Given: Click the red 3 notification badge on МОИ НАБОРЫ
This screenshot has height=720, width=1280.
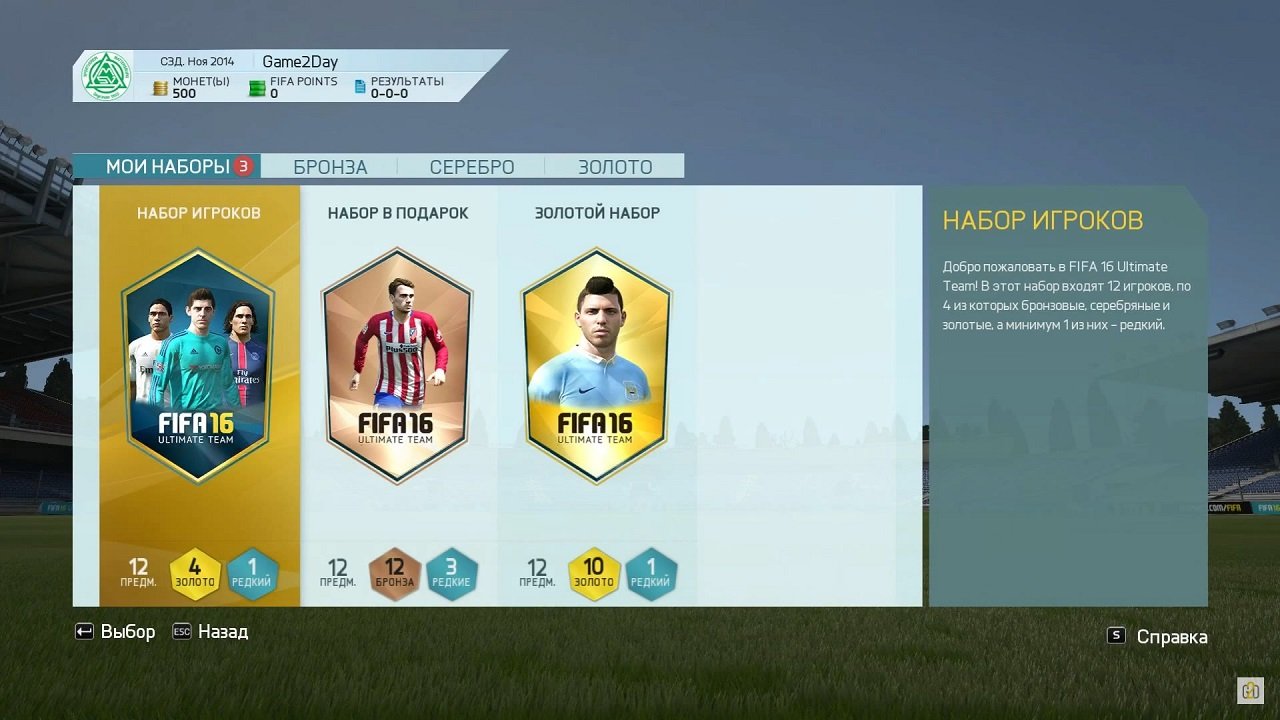Looking at the screenshot, I should click(x=244, y=165).
